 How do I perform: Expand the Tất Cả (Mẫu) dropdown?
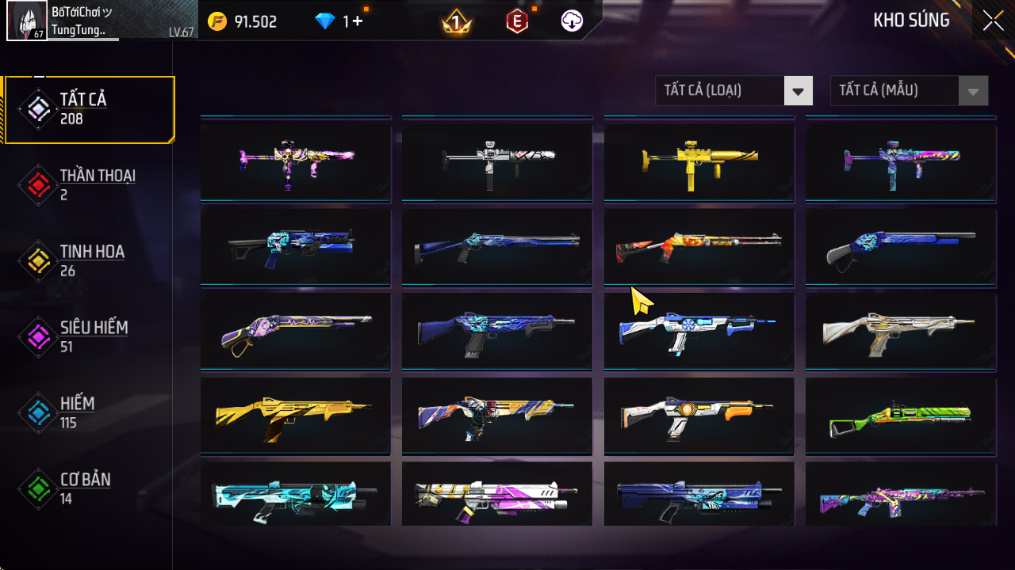(908, 91)
